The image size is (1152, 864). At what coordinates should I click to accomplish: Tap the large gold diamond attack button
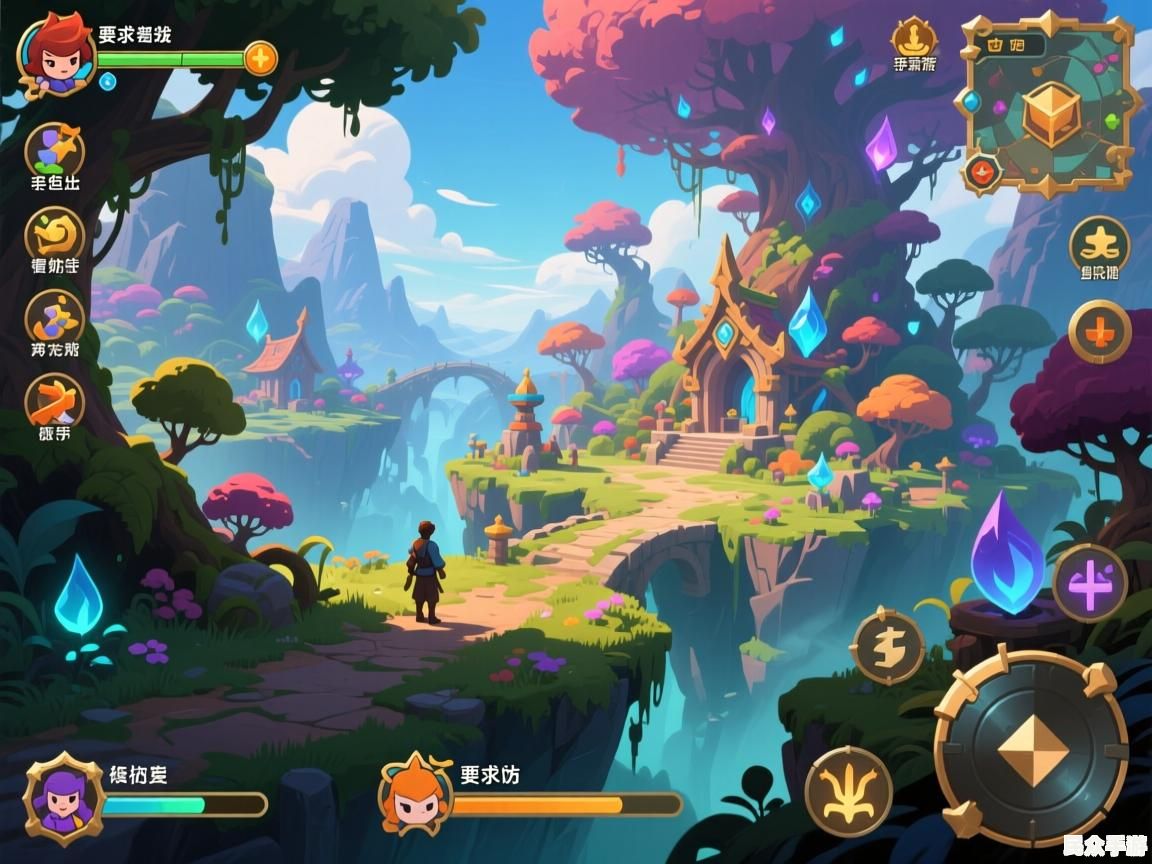[x=1031, y=747]
